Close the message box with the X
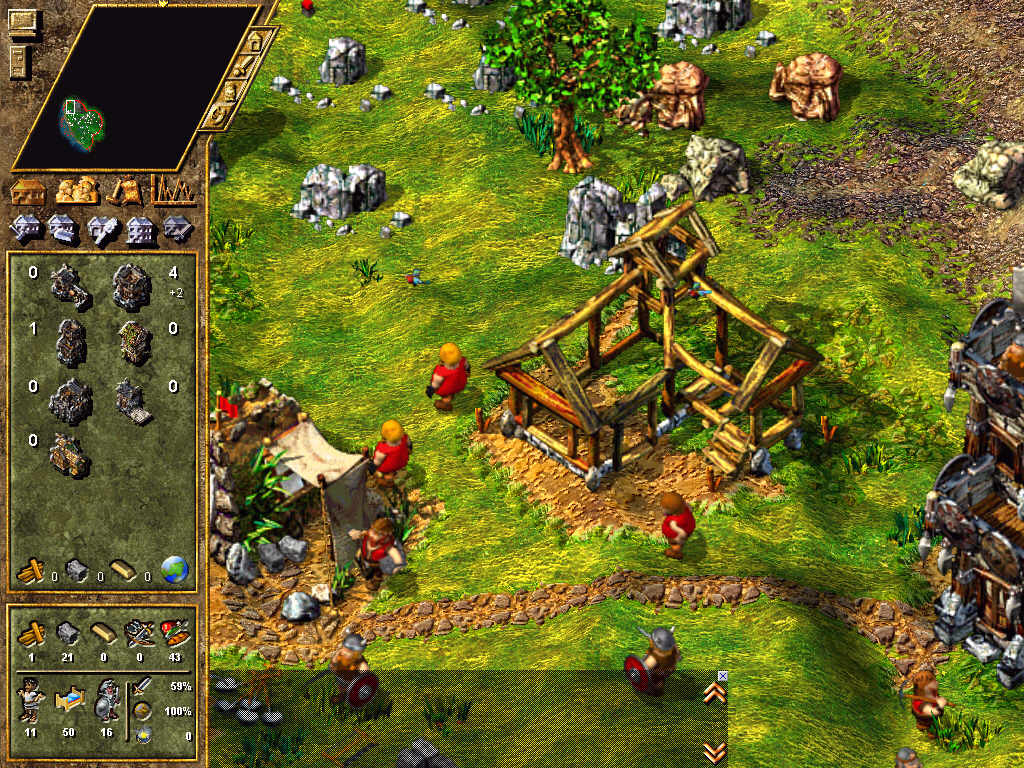The width and height of the screenshot is (1024, 768). 723,676
